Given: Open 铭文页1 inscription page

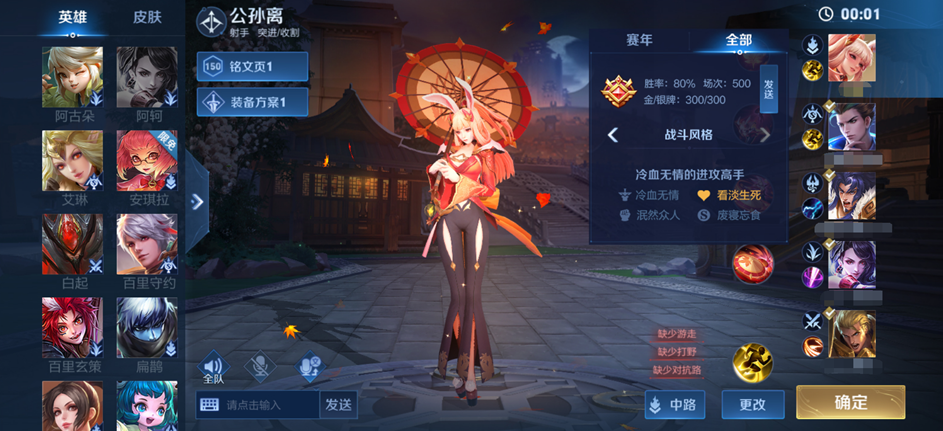Looking at the screenshot, I should point(252,67).
